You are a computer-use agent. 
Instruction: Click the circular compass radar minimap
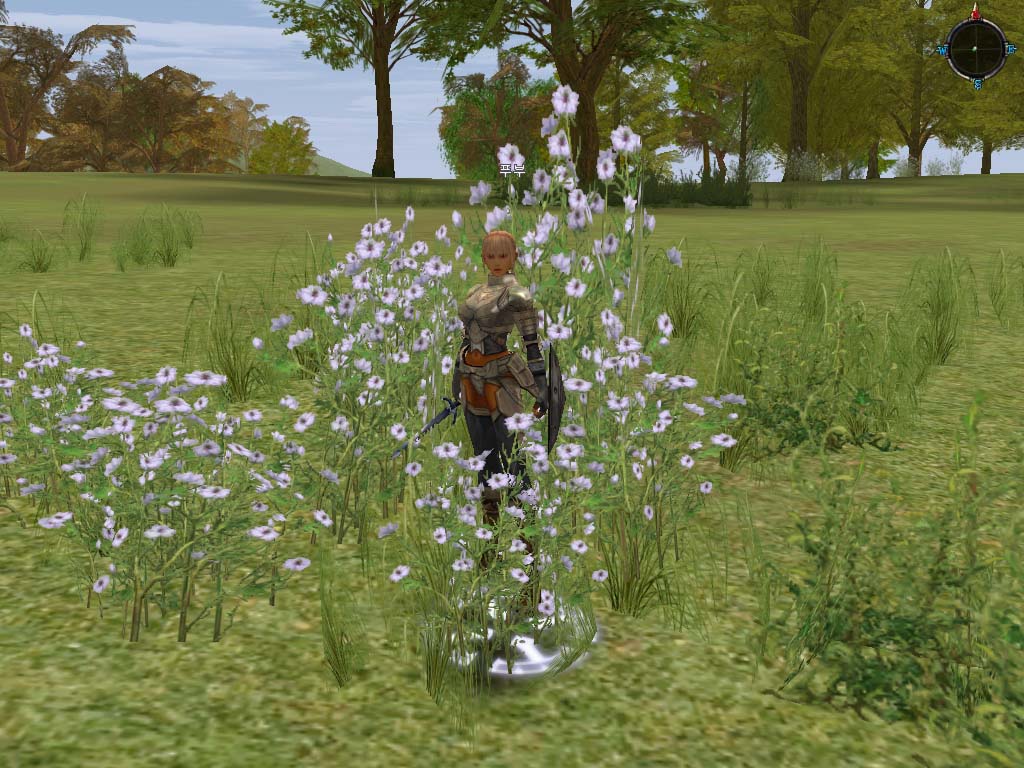(976, 48)
